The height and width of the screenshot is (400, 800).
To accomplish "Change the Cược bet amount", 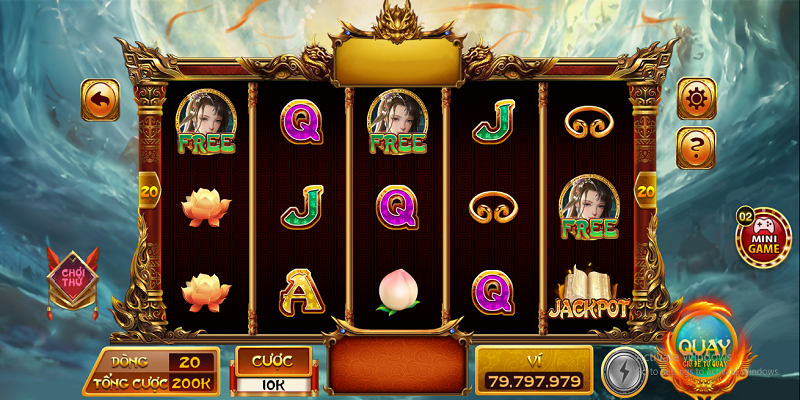I will coord(272,382).
